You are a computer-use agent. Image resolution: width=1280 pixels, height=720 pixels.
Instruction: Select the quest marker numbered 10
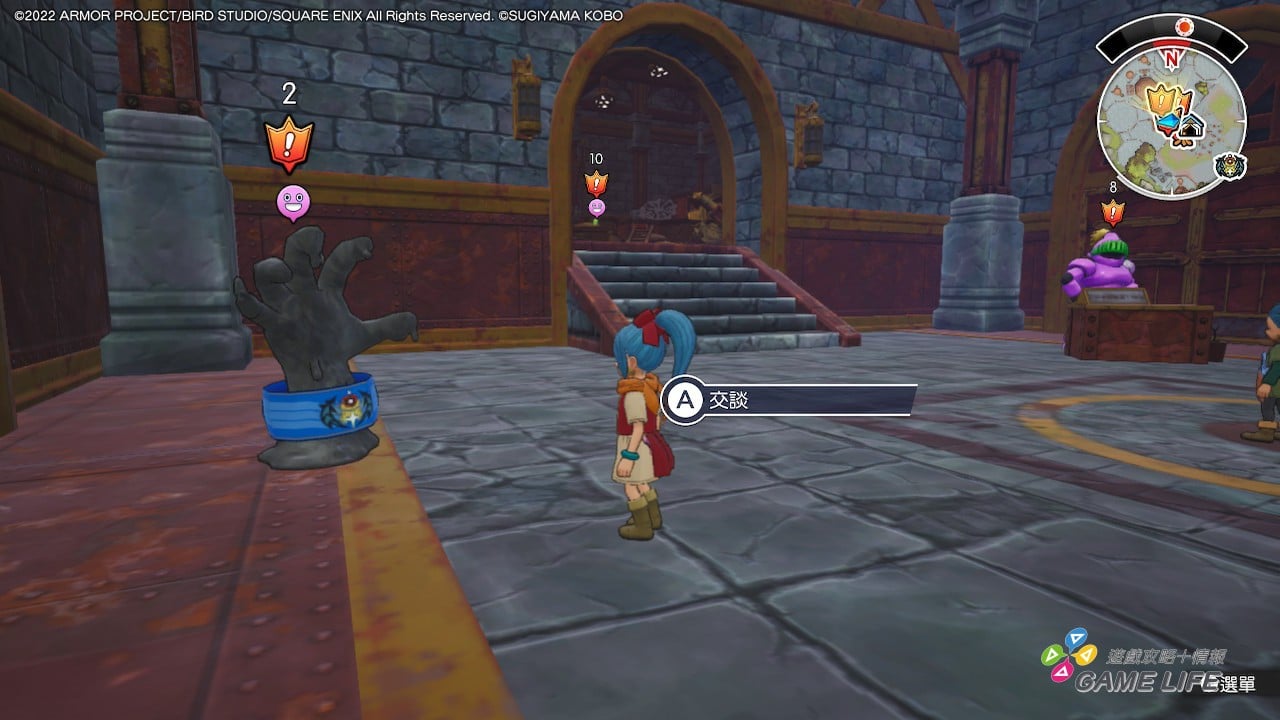(x=596, y=182)
